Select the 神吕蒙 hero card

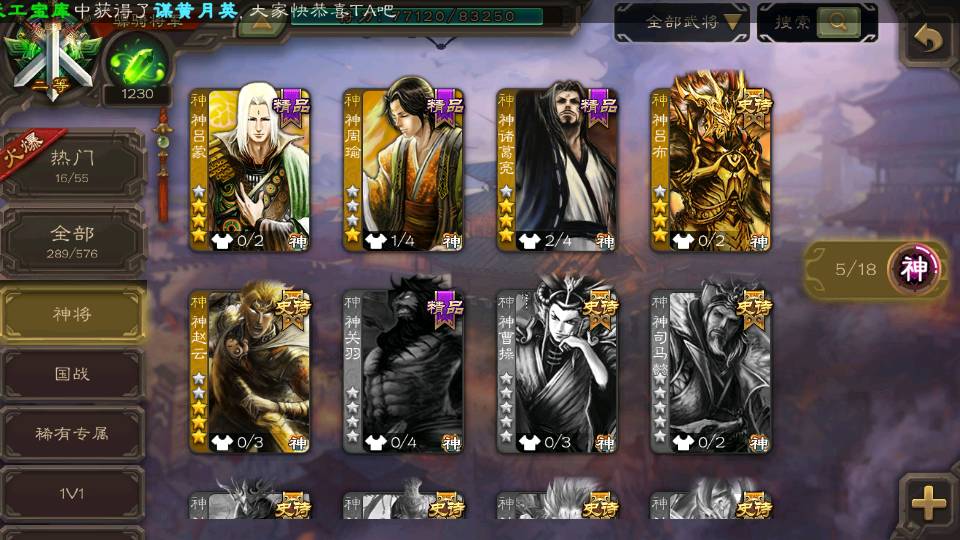coord(250,170)
